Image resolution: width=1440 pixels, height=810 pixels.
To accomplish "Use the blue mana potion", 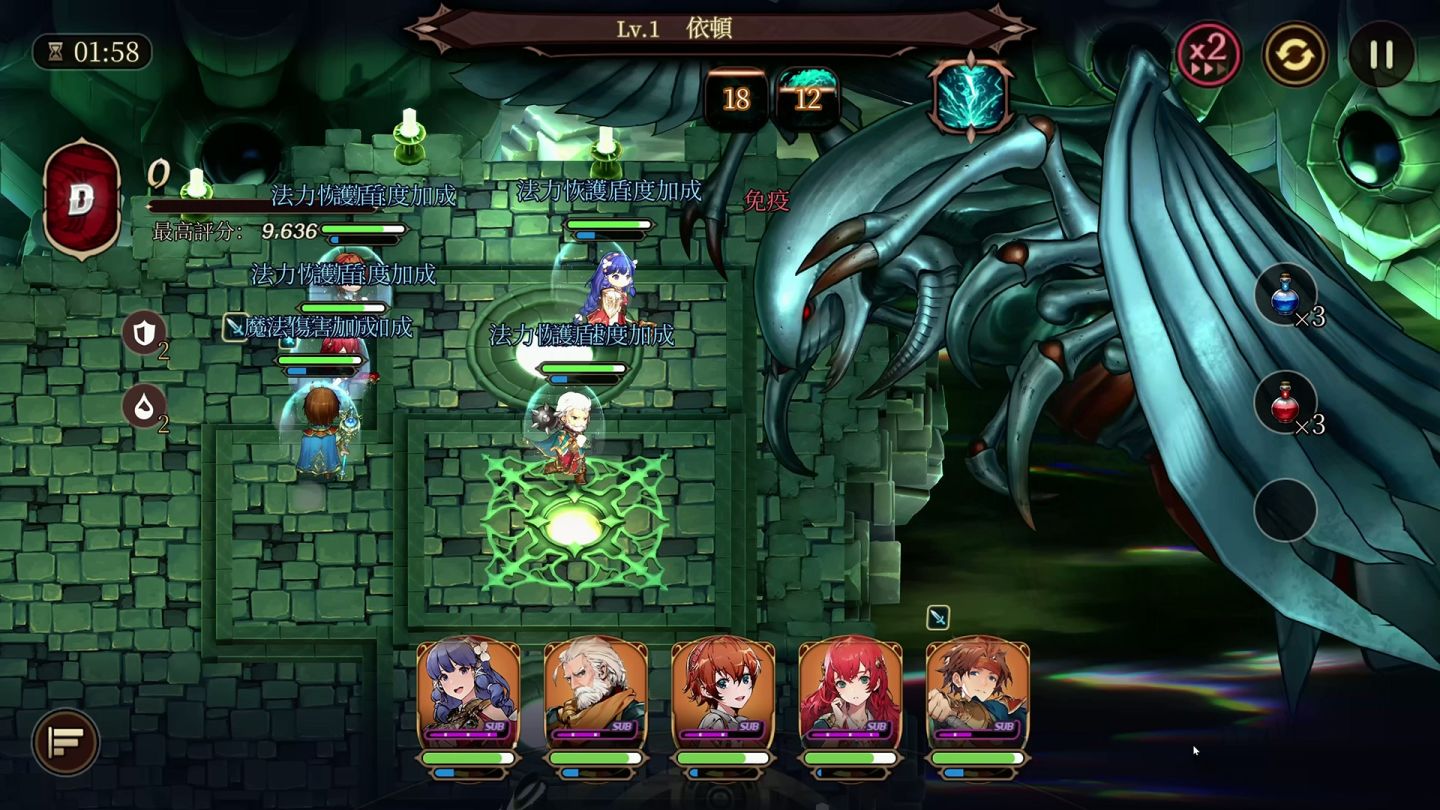I will coord(1285,295).
